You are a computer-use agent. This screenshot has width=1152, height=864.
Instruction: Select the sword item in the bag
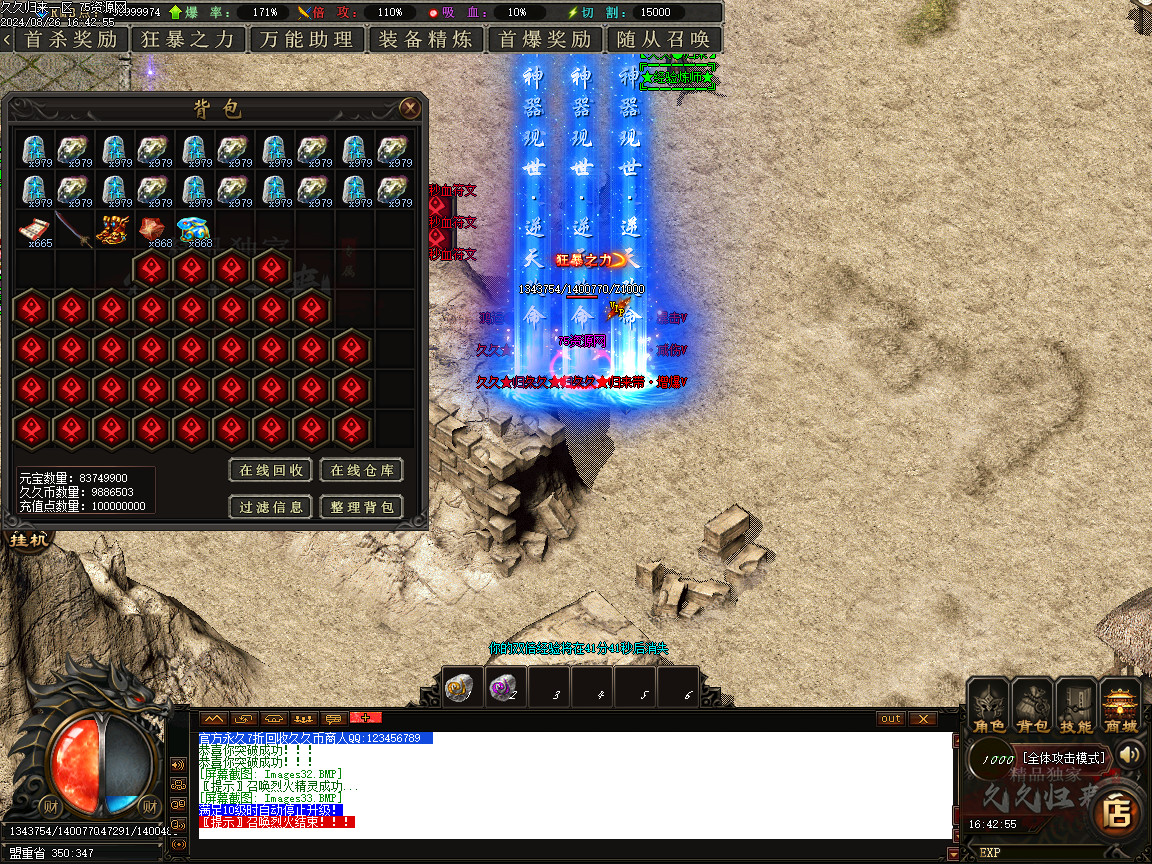(x=75, y=230)
